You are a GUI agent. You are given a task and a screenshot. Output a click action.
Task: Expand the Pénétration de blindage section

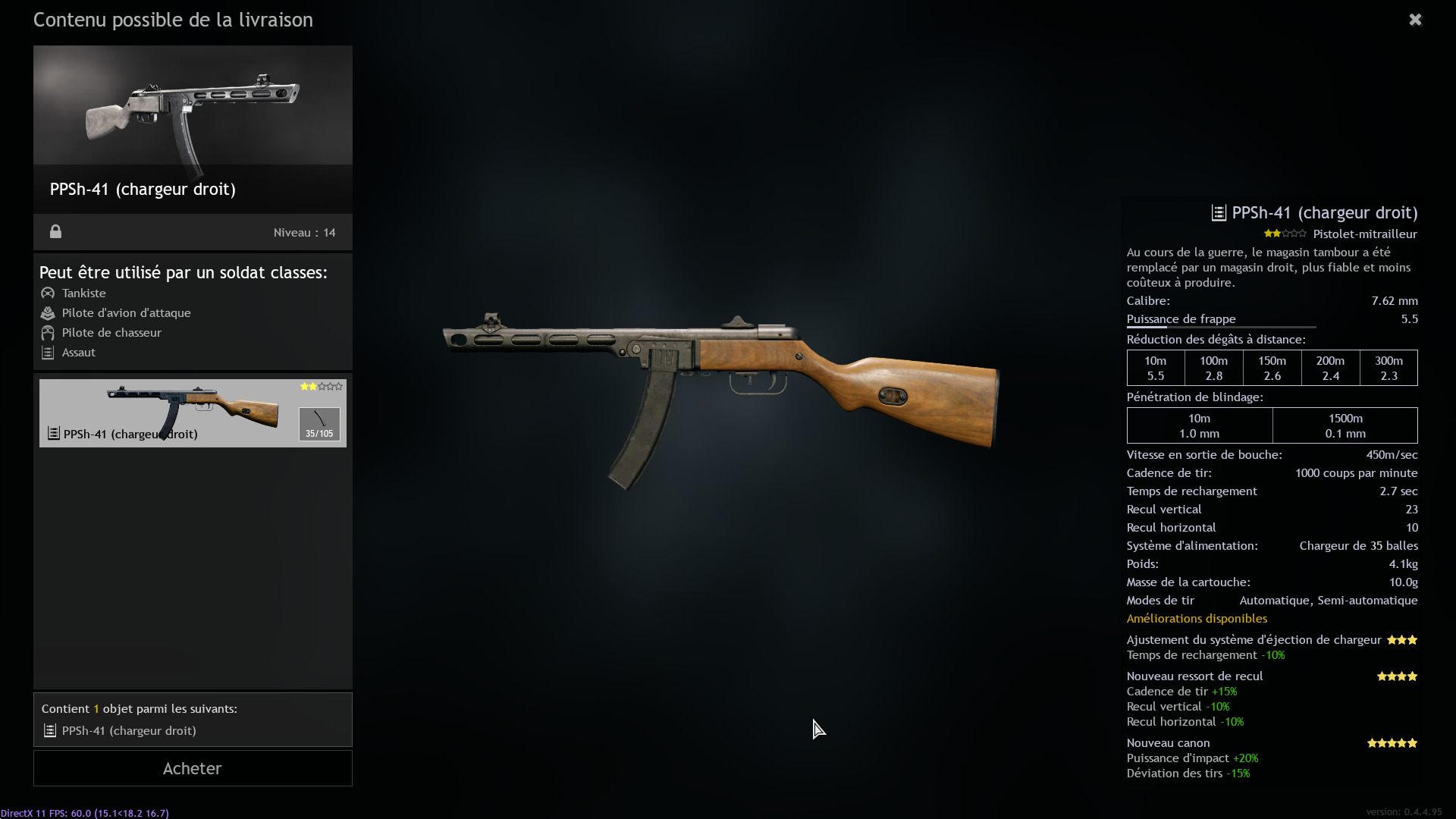pyautogui.click(x=1194, y=397)
